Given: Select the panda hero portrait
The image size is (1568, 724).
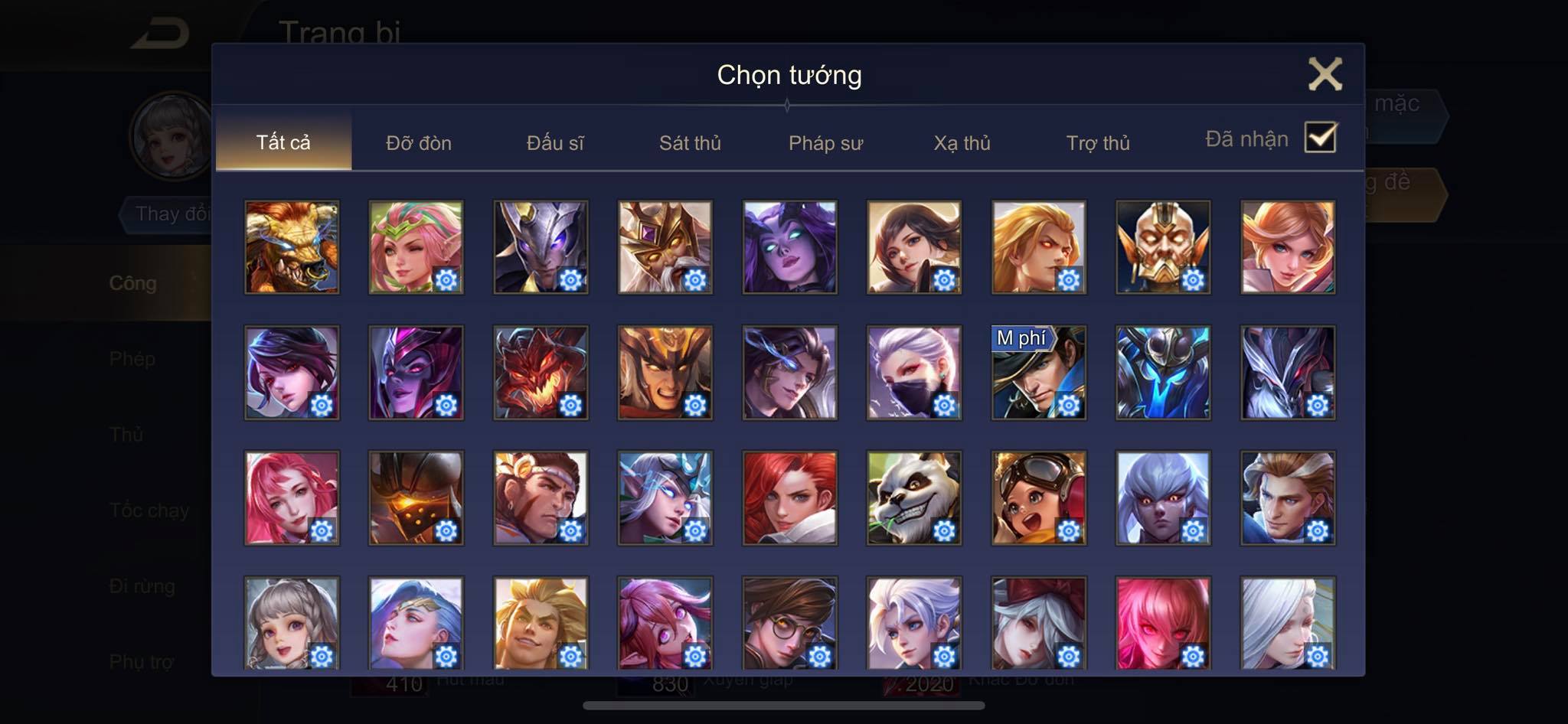Looking at the screenshot, I should pyautogui.click(x=913, y=497).
